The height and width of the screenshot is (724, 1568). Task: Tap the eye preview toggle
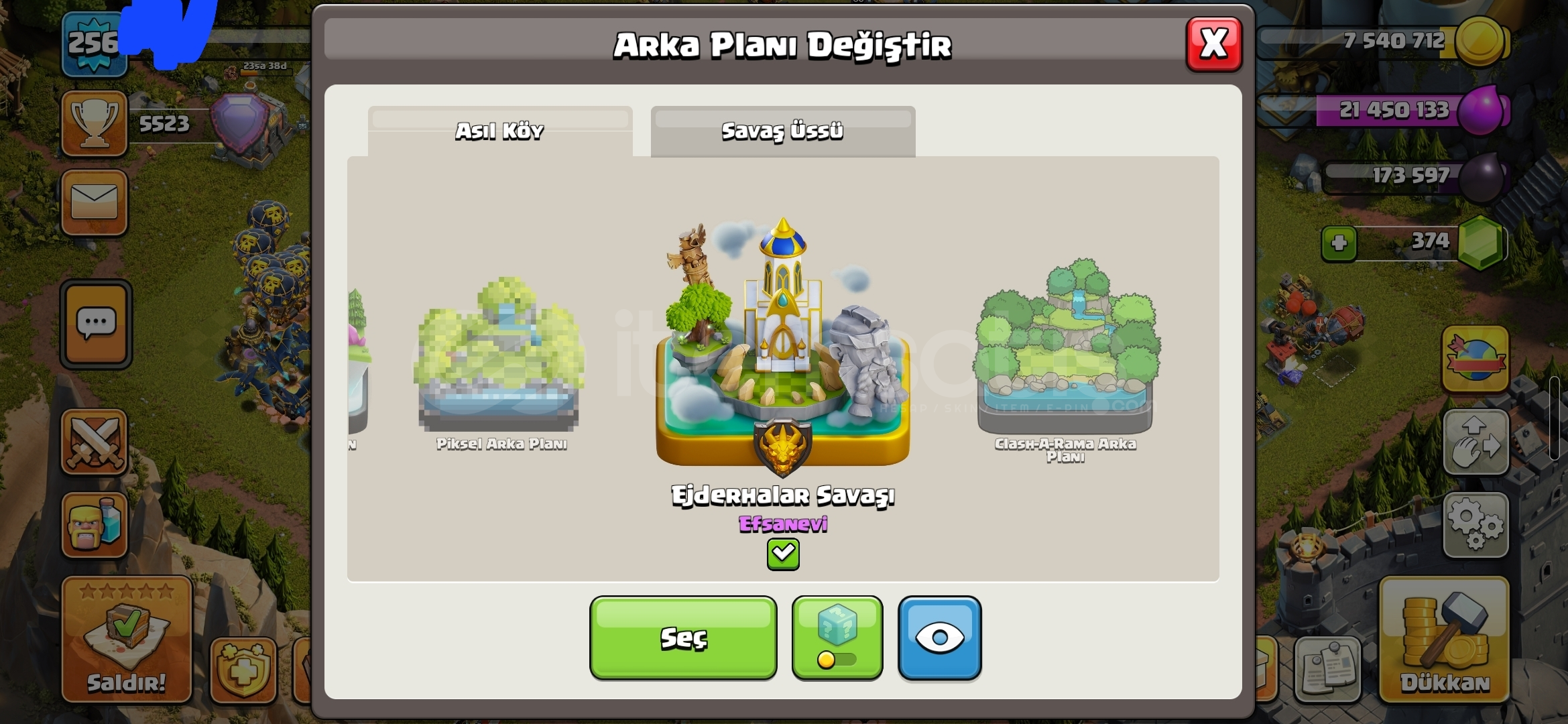[x=939, y=637]
